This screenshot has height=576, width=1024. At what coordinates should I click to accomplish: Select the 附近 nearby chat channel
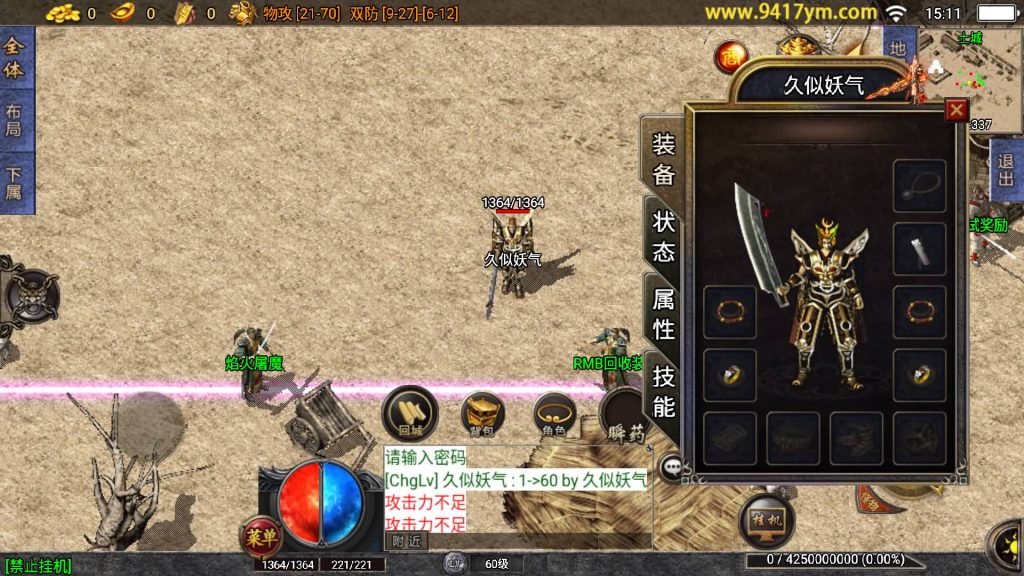tap(406, 541)
